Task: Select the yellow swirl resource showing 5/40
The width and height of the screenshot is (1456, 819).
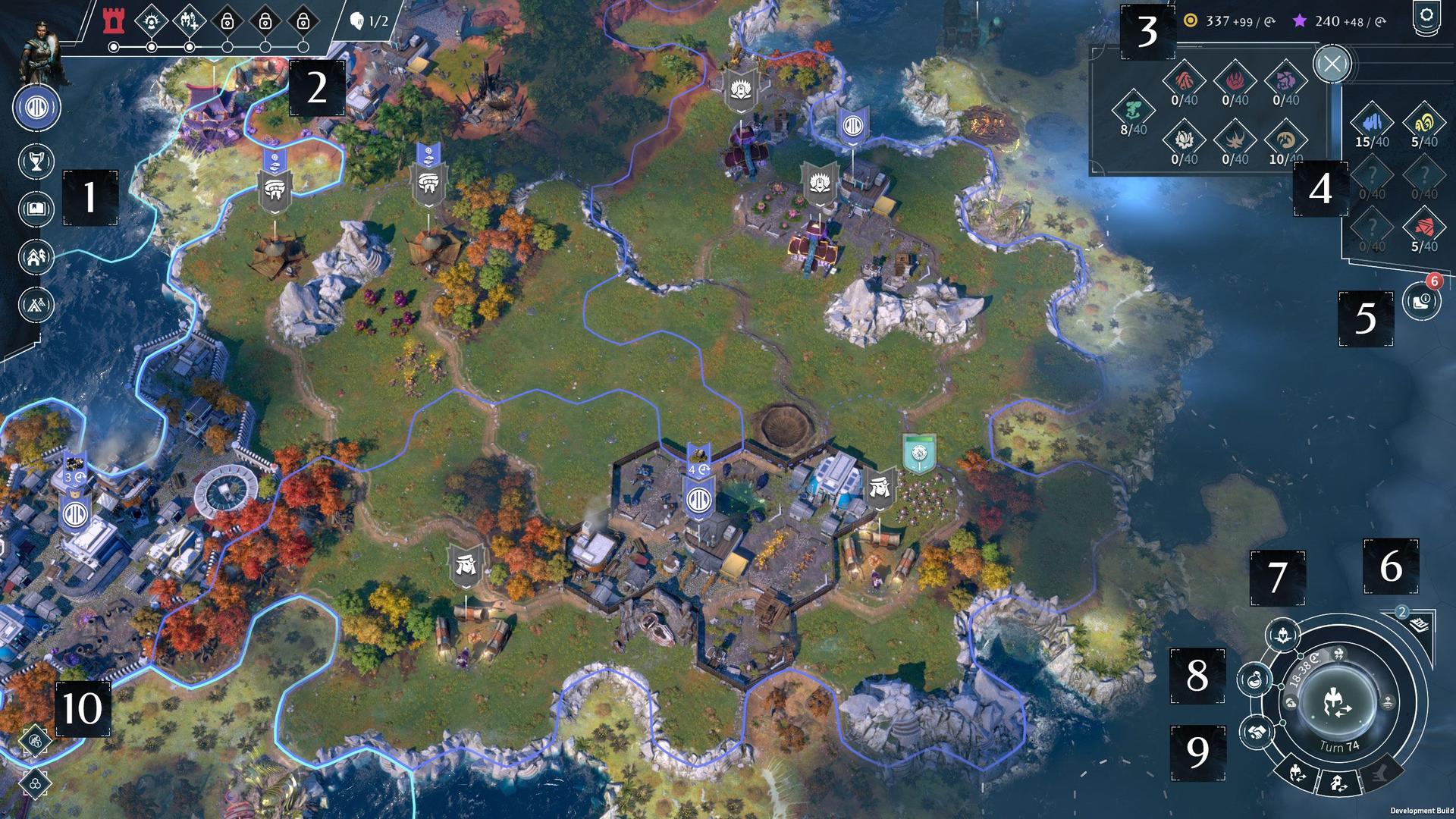Action: tap(1424, 122)
